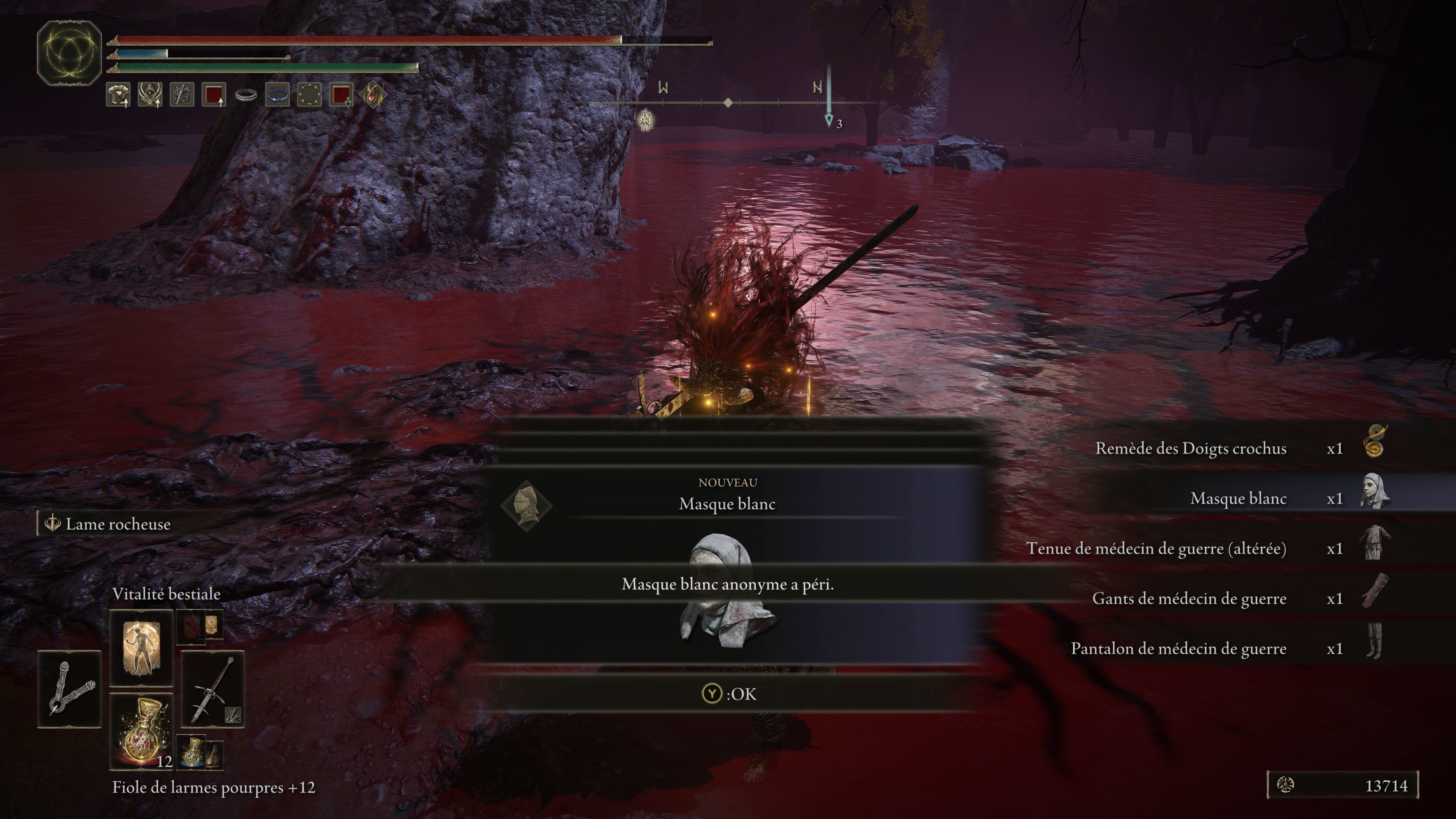Click the large Masque blanc item image
This screenshot has height=819, width=1456.
pos(726,588)
